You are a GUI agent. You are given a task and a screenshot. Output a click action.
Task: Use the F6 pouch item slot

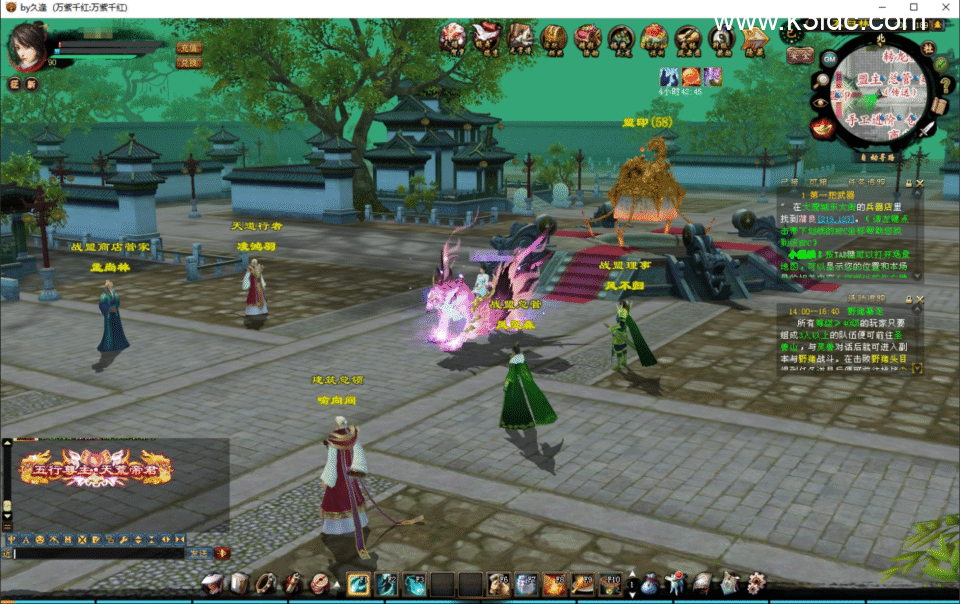[x=498, y=584]
